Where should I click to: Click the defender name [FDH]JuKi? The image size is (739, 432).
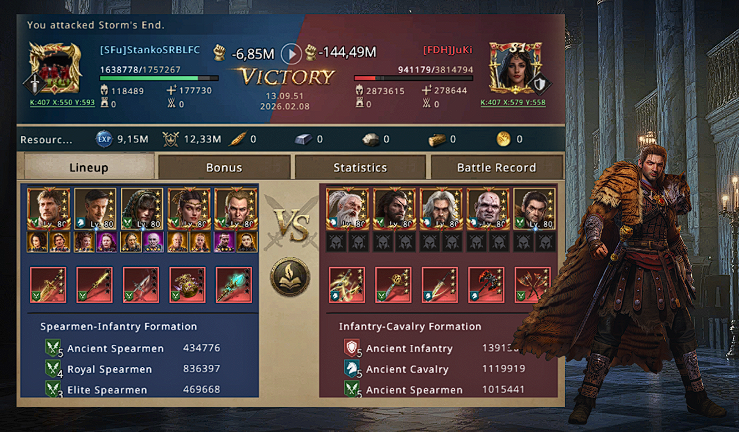coord(447,50)
